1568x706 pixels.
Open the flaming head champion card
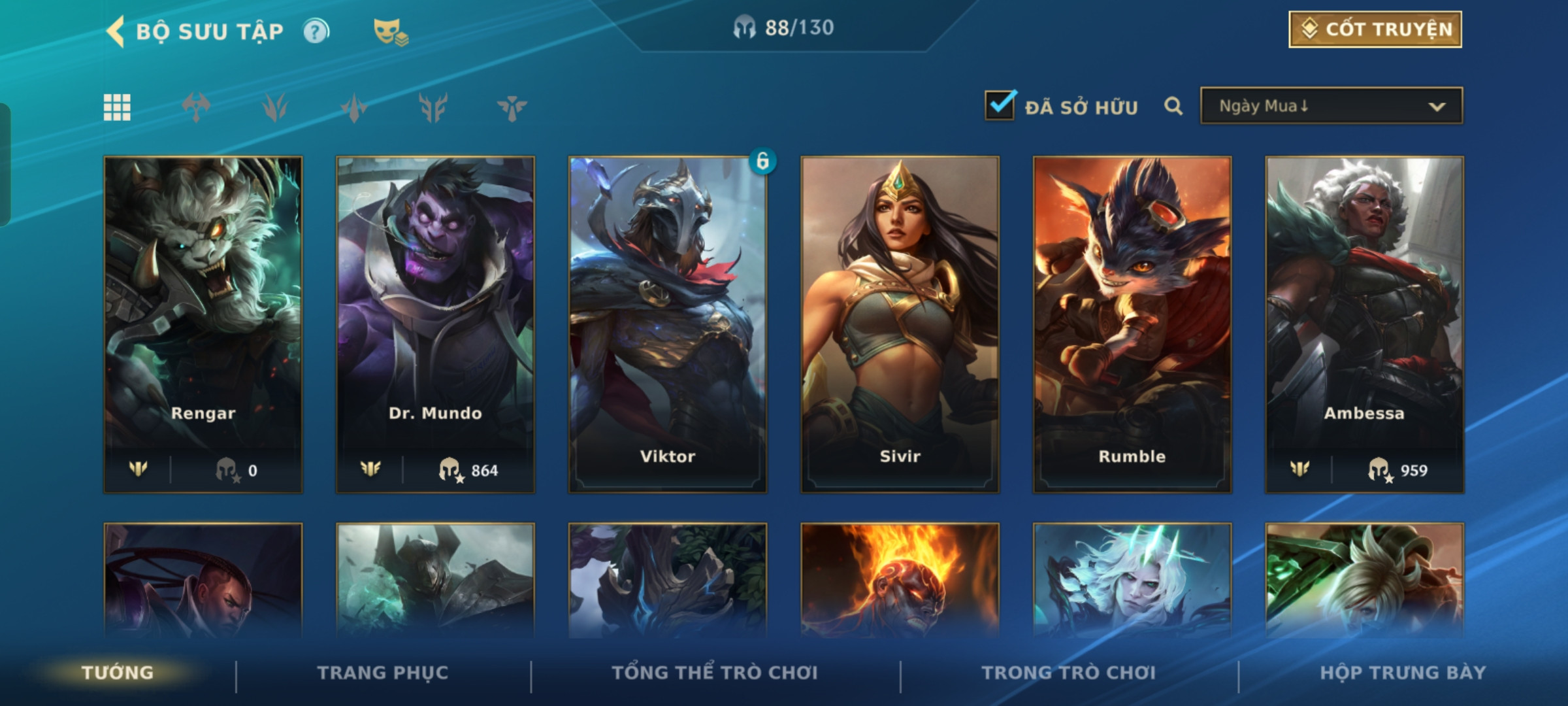coord(900,580)
